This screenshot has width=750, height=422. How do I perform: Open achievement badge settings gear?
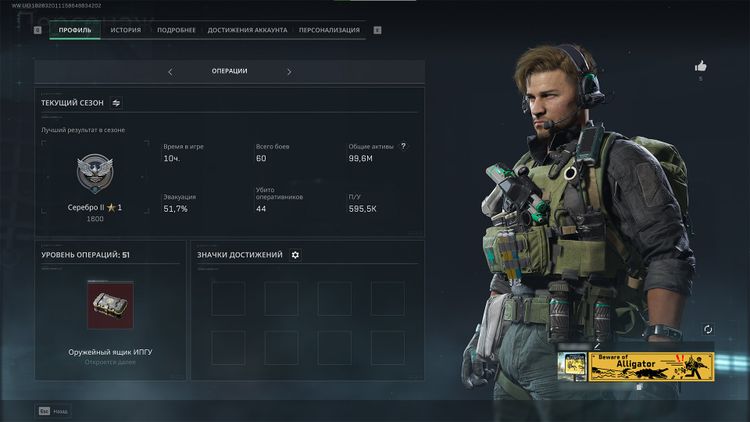(x=295, y=255)
